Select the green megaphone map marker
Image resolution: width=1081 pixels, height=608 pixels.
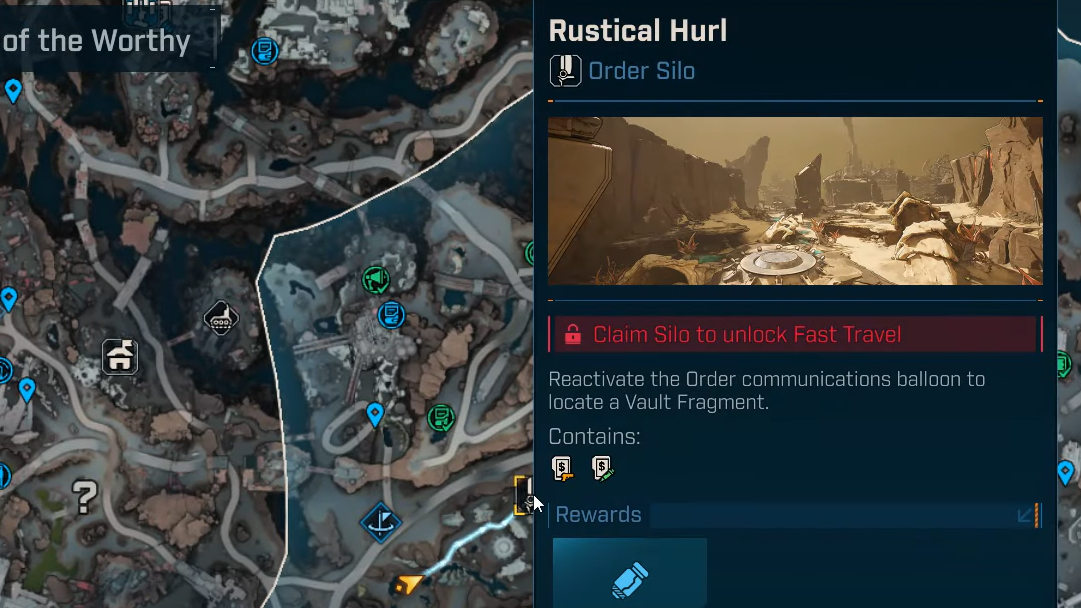pyautogui.click(x=376, y=279)
